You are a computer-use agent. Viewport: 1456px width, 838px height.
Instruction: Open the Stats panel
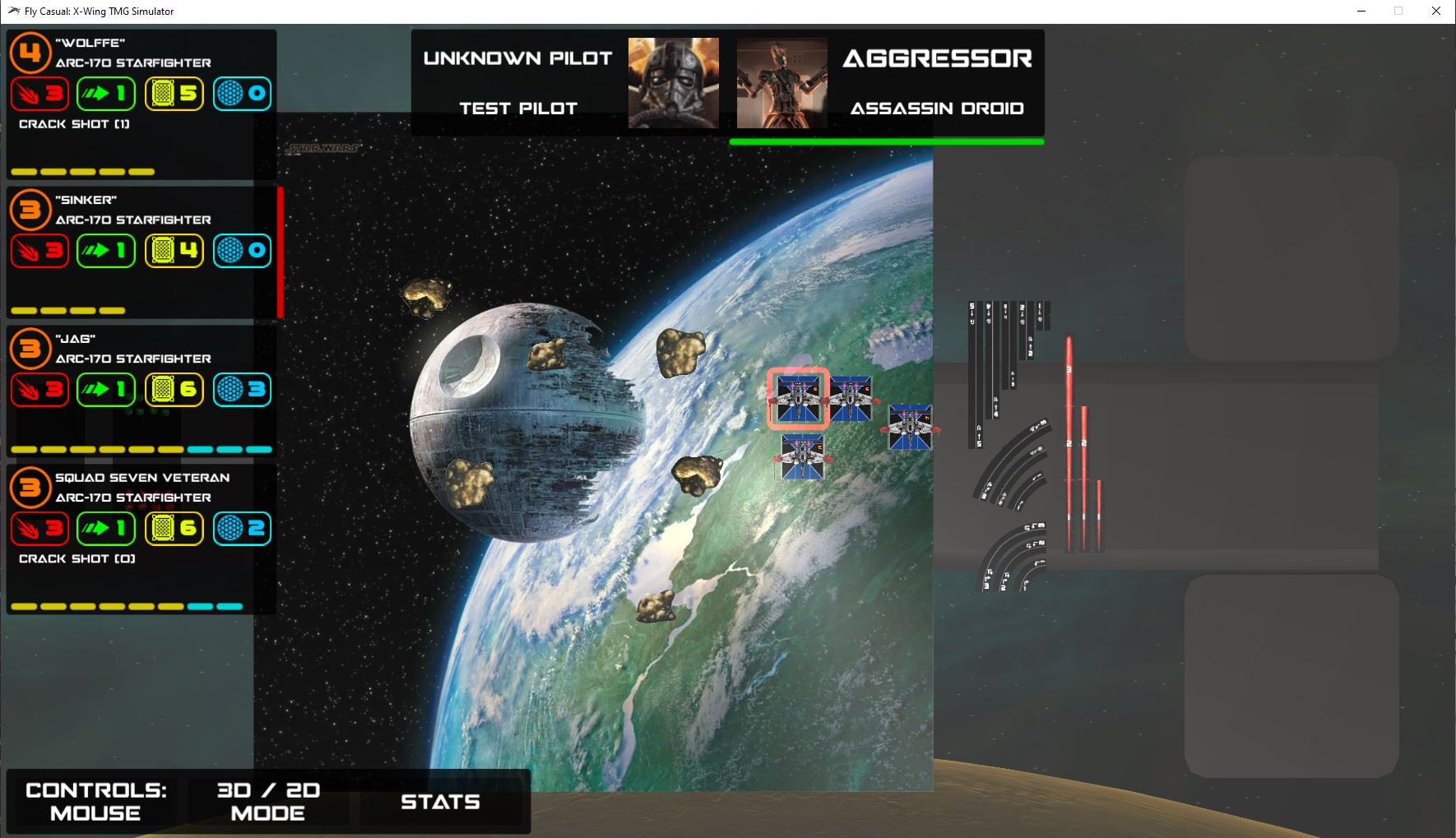pyautogui.click(x=440, y=801)
